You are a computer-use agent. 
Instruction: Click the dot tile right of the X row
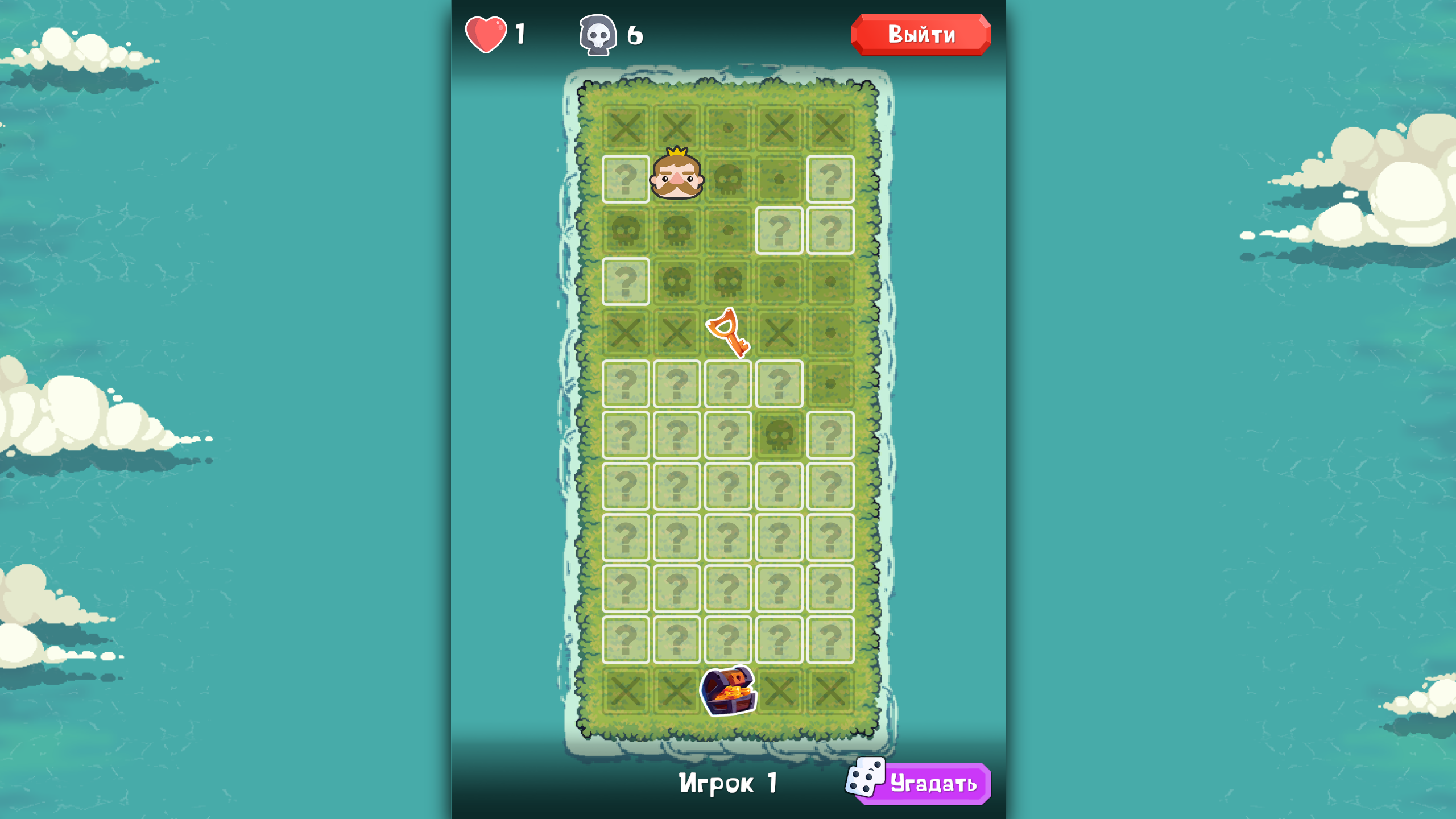pos(830,333)
